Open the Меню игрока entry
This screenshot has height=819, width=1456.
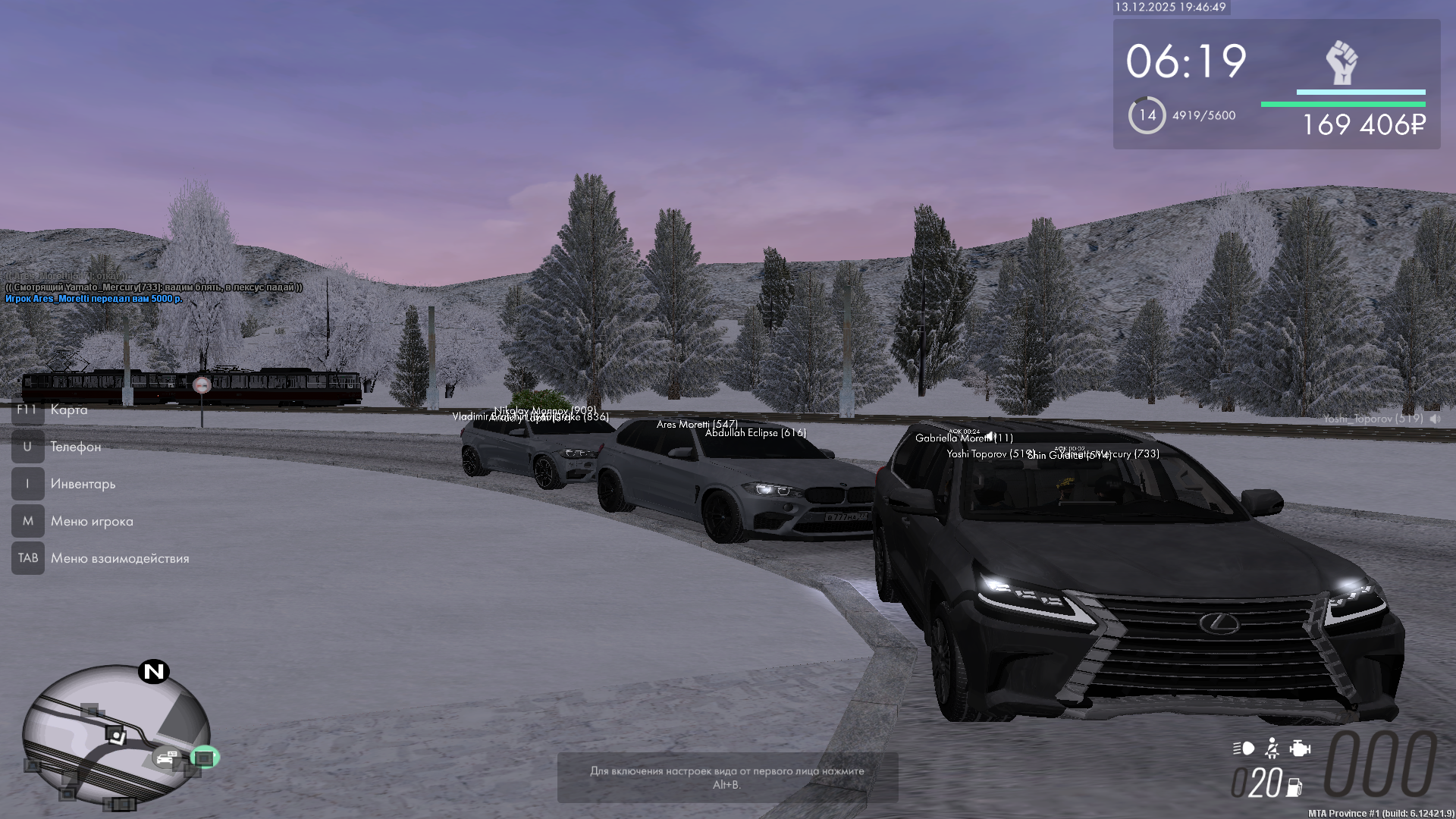click(92, 521)
